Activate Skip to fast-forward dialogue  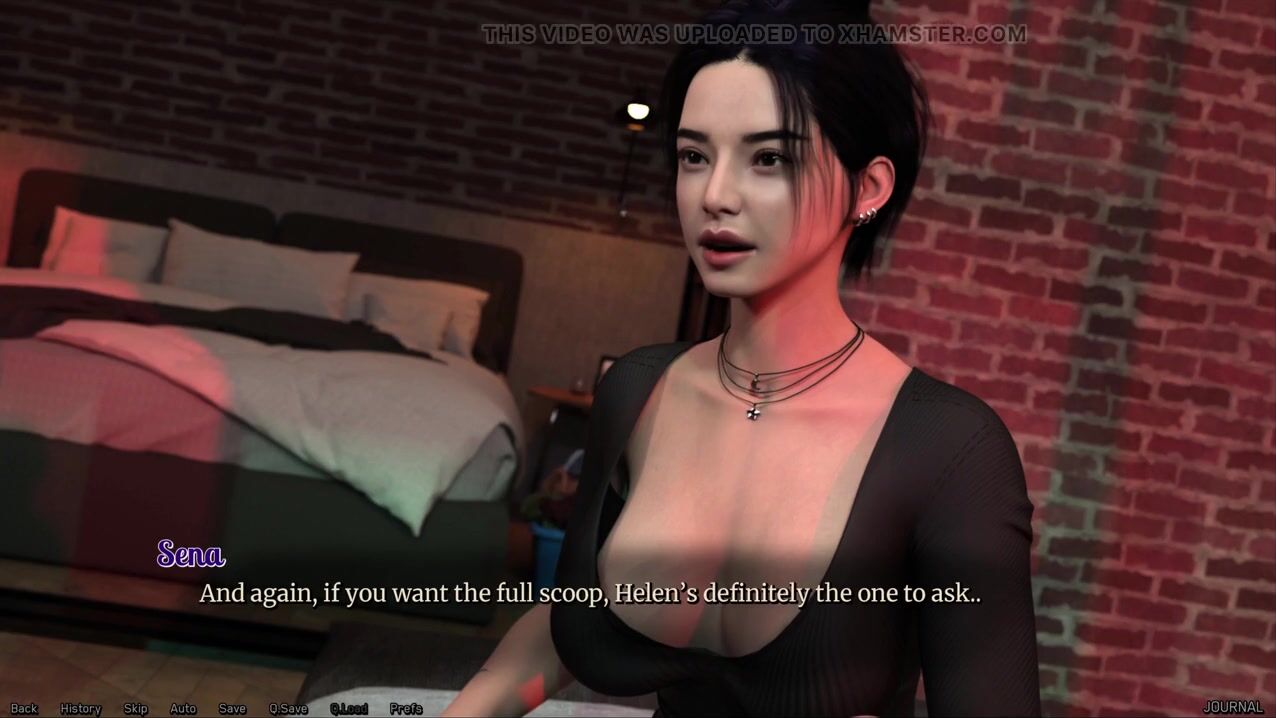(x=135, y=708)
